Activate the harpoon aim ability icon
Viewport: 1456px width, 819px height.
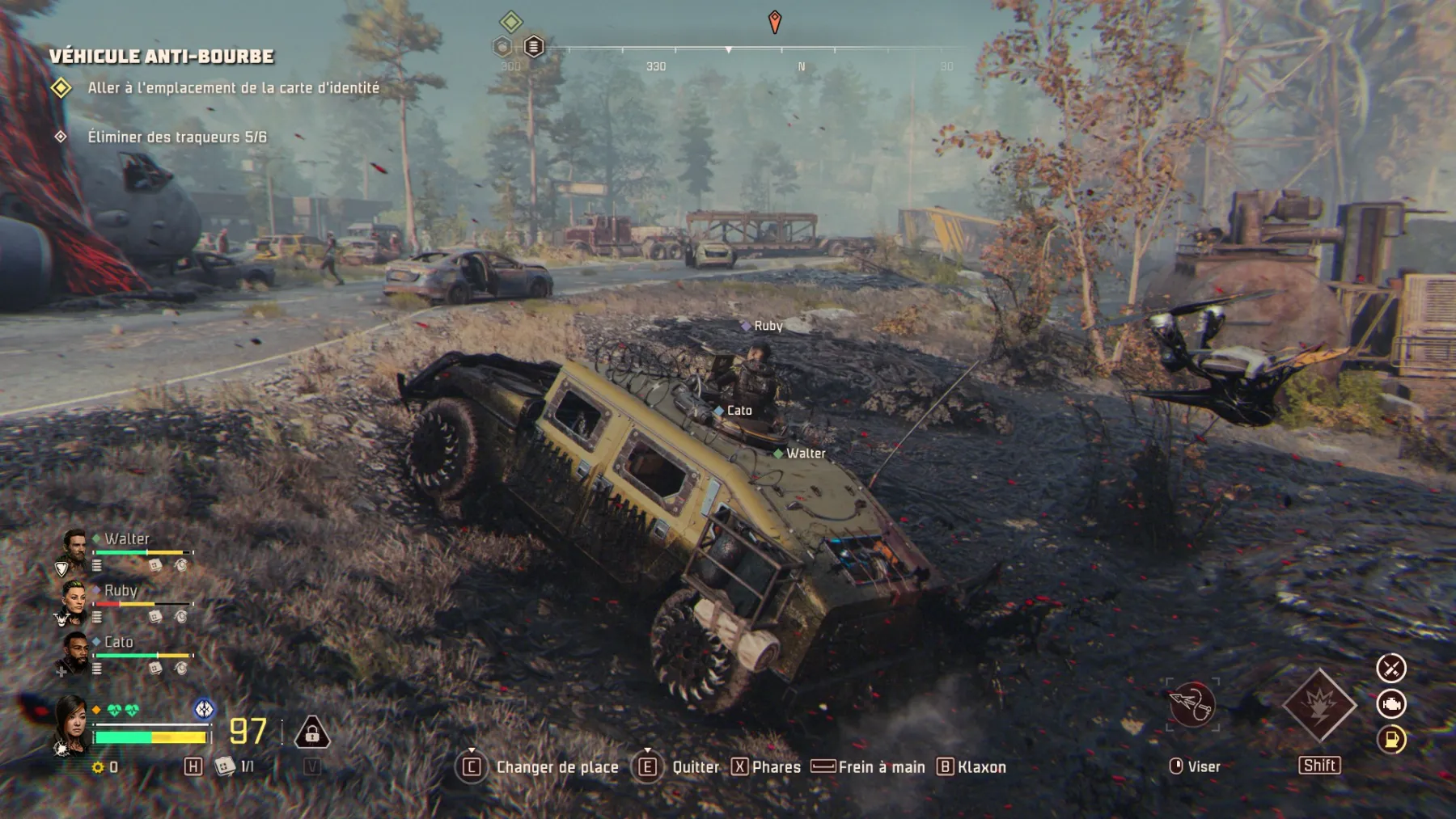click(1191, 705)
